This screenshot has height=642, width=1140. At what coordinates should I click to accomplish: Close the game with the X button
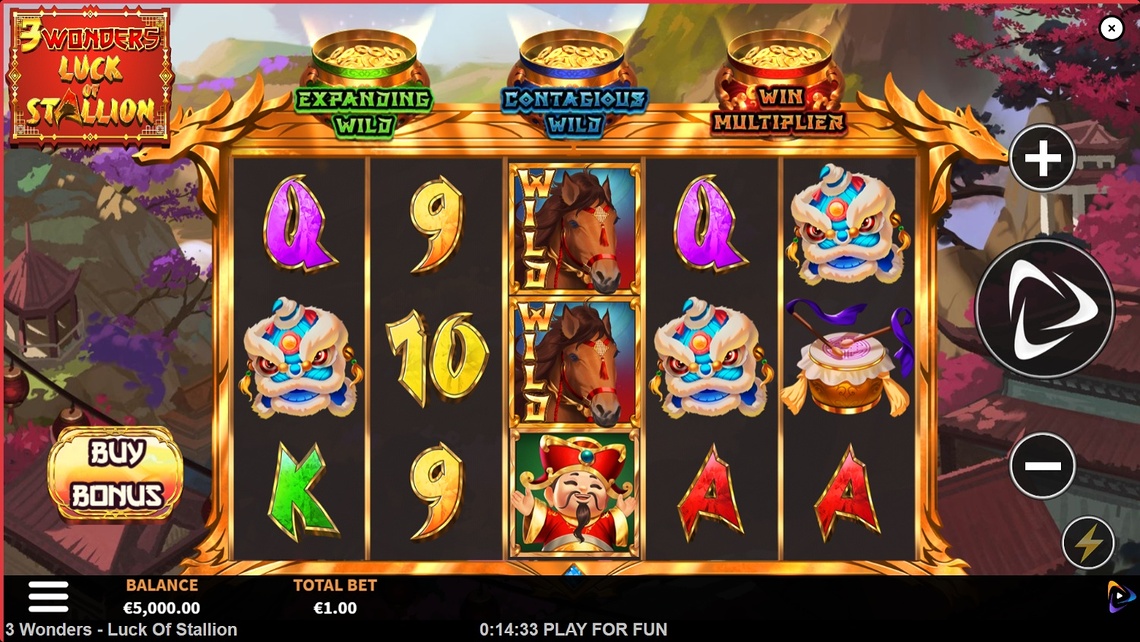1111,28
